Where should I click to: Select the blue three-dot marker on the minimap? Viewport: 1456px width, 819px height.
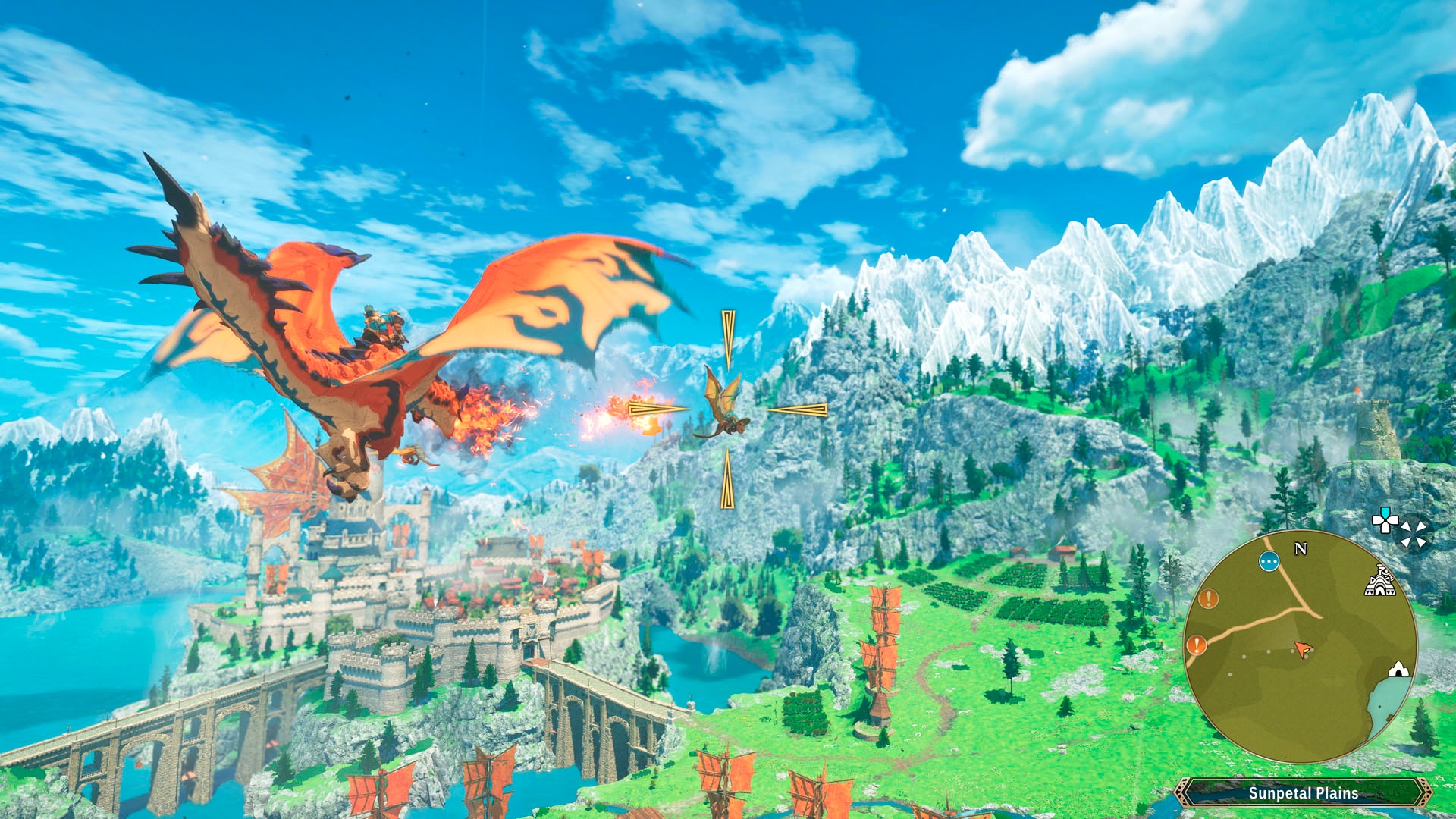coord(1269,562)
